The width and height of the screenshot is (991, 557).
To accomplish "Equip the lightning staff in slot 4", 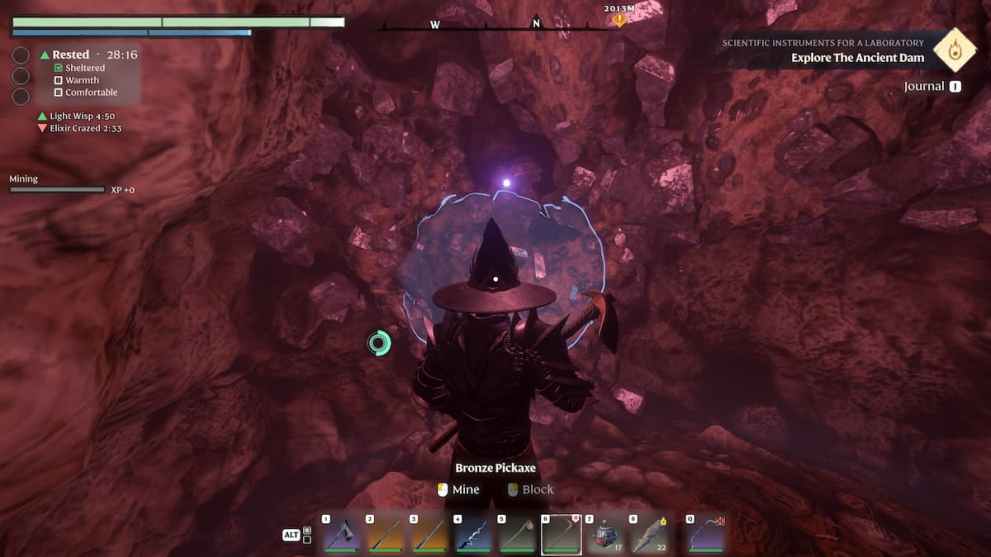I will tap(473, 534).
